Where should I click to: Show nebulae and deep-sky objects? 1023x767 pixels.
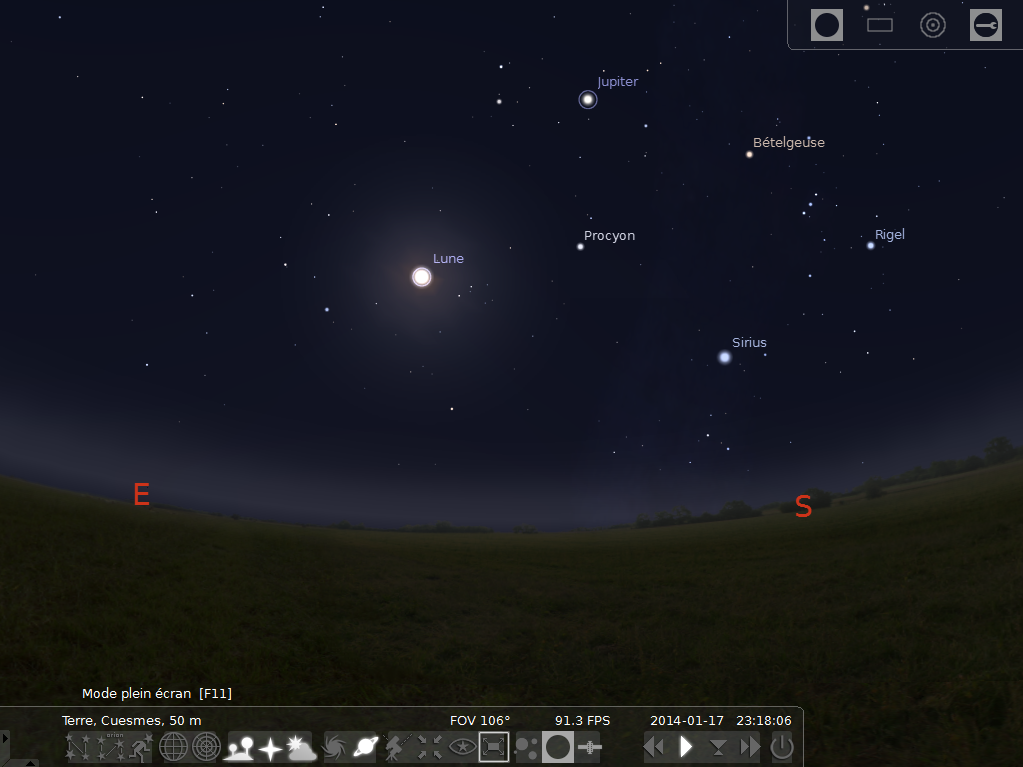pos(335,746)
